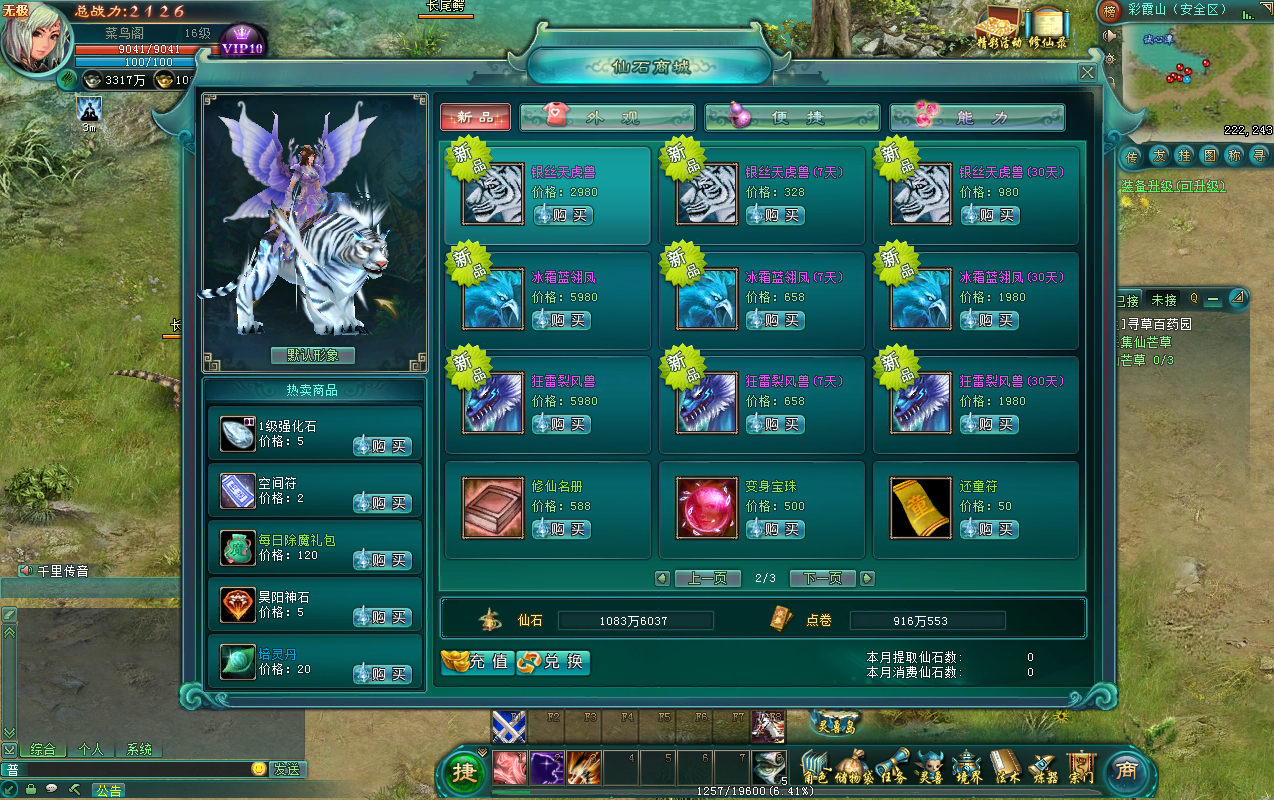This screenshot has width=1274, height=800.
Task: Send the chat message with 发送
Action: point(286,769)
